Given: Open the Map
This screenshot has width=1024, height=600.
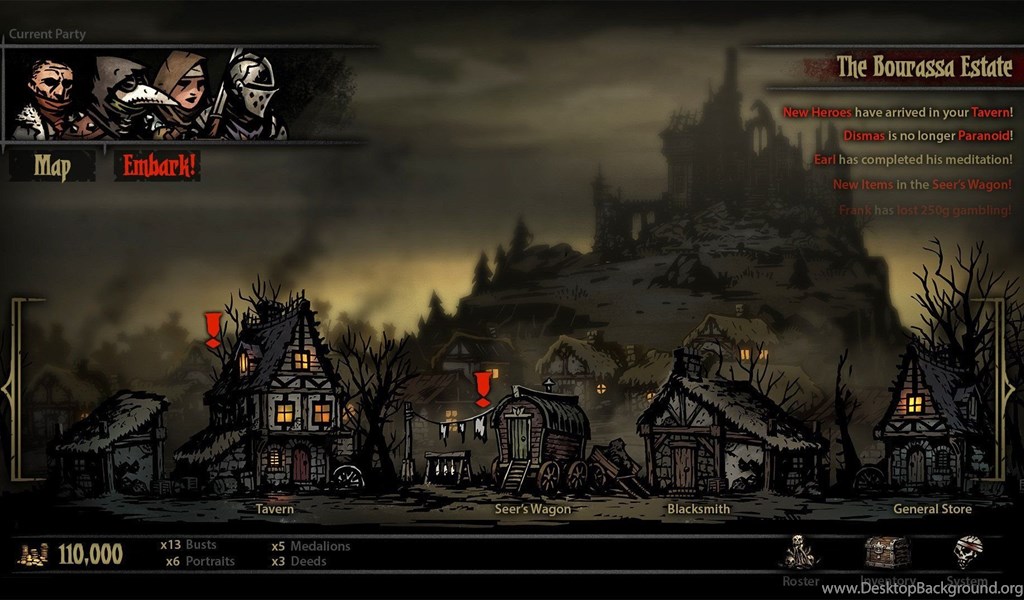Looking at the screenshot, I should 52,166.
